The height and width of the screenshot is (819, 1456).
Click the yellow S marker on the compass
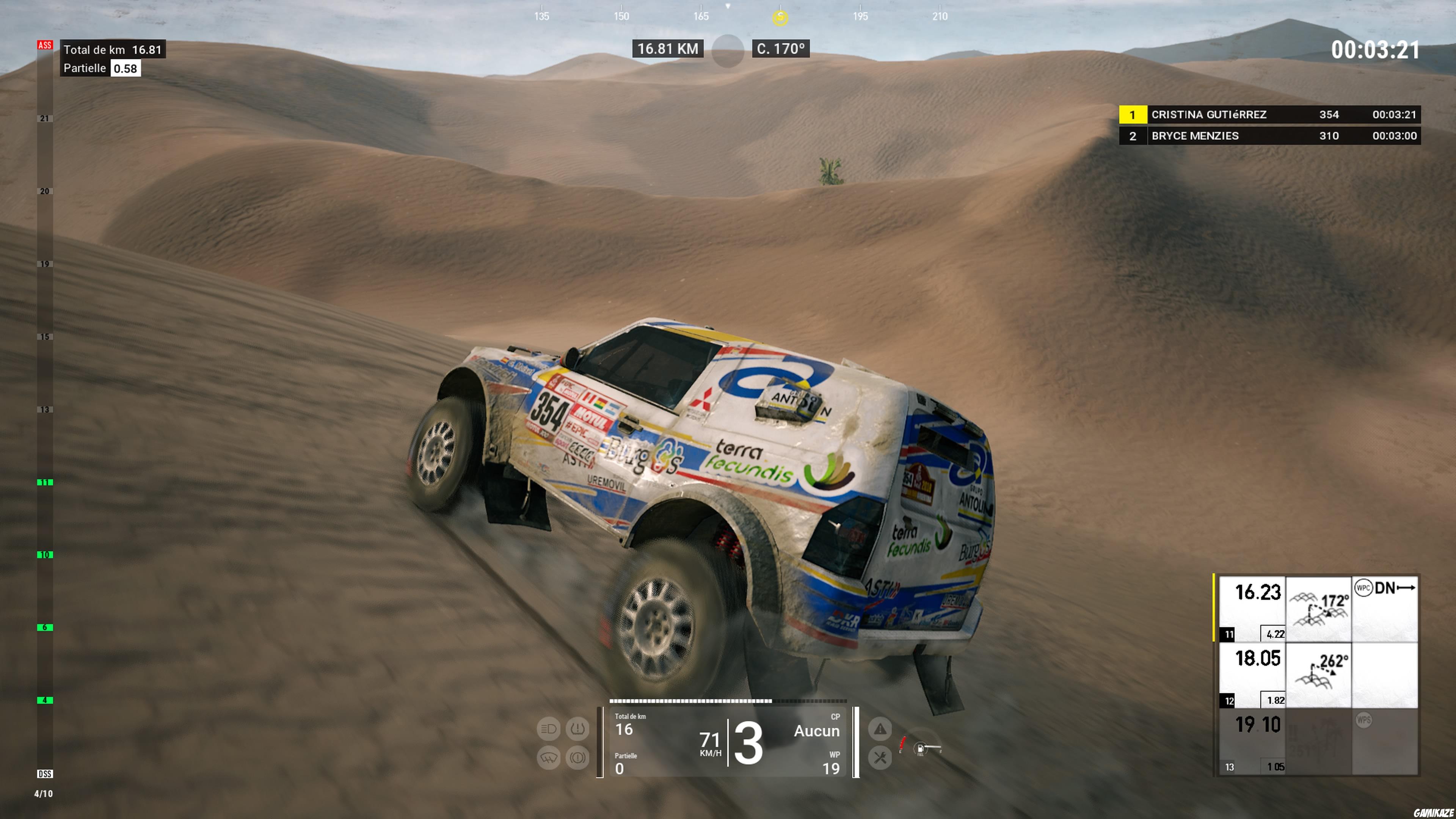[x=781, y=17]
